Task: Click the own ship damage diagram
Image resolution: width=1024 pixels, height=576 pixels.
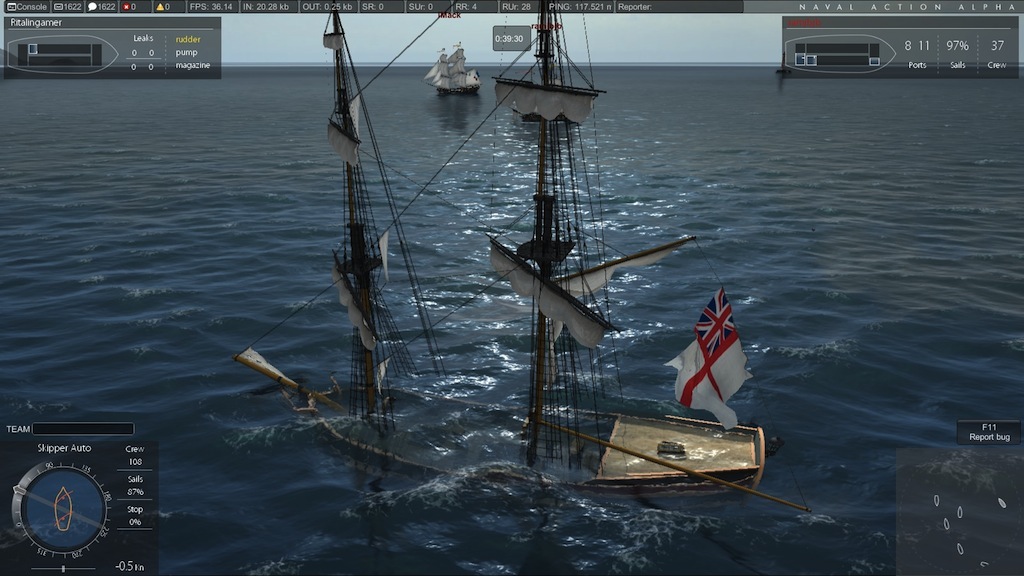Action: (x=61, y=54)
